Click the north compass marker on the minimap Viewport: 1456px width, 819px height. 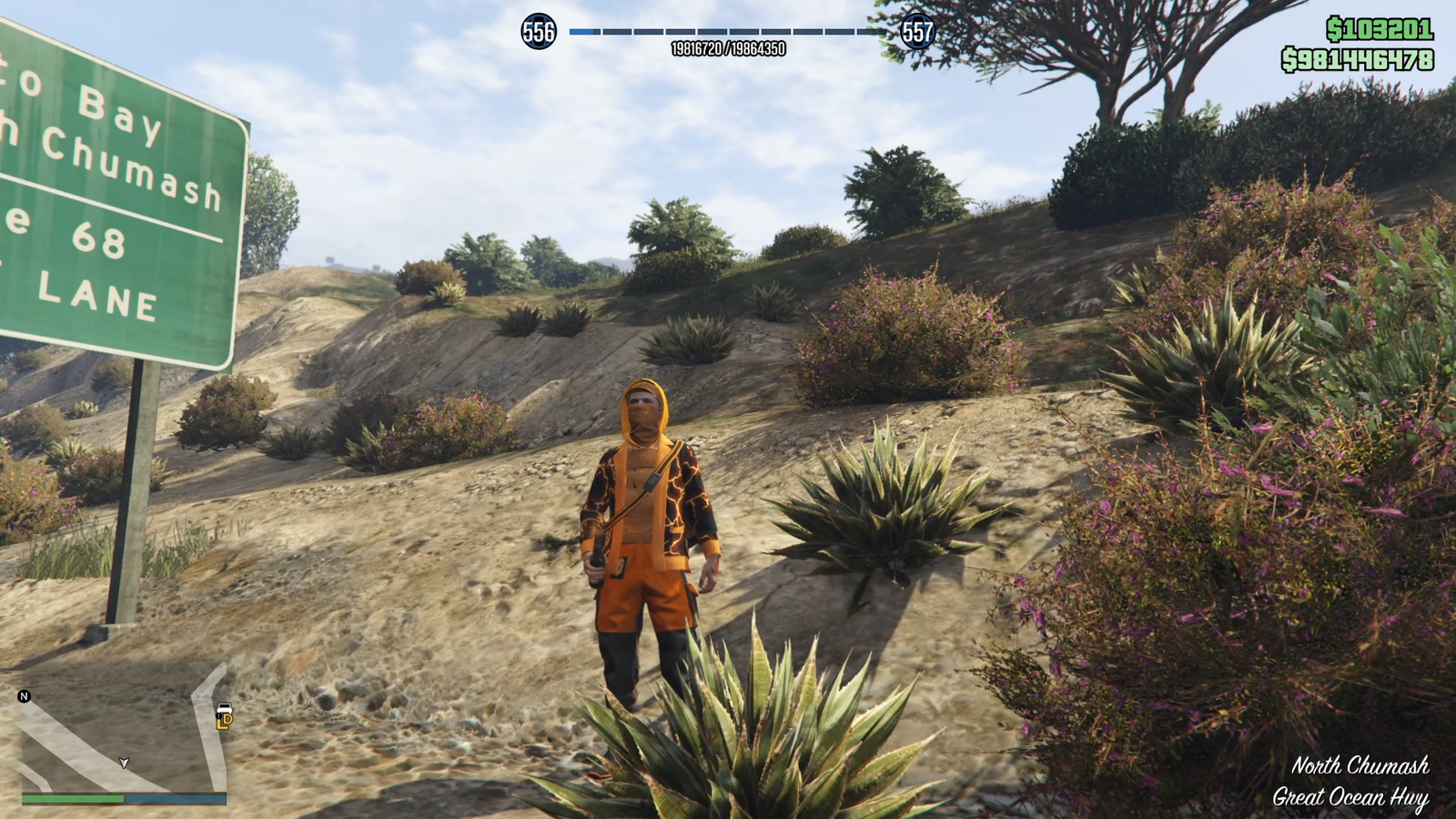pos(25,696)
